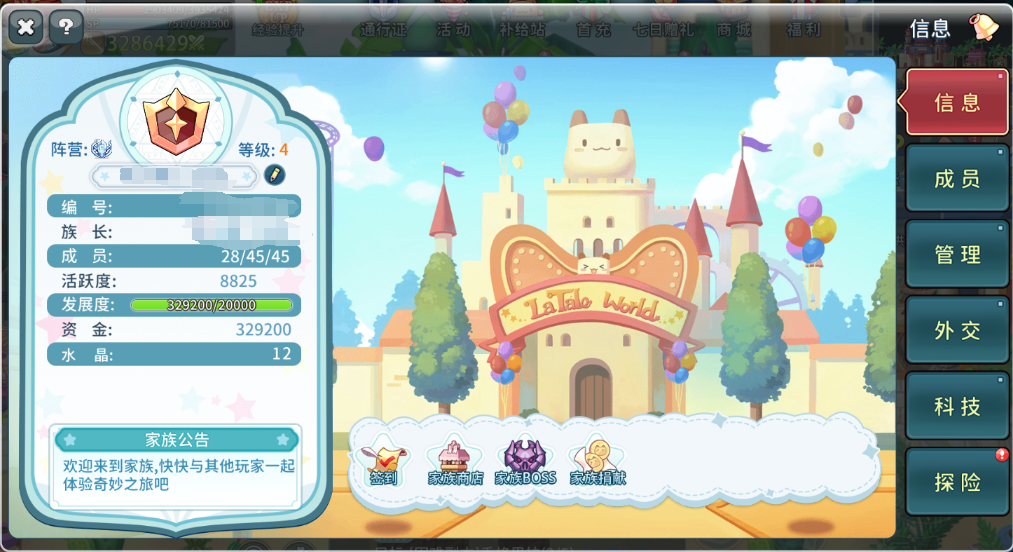Open the 管理 management tab
Screen dimensions: 1013x552
click(x=956, y=255)
